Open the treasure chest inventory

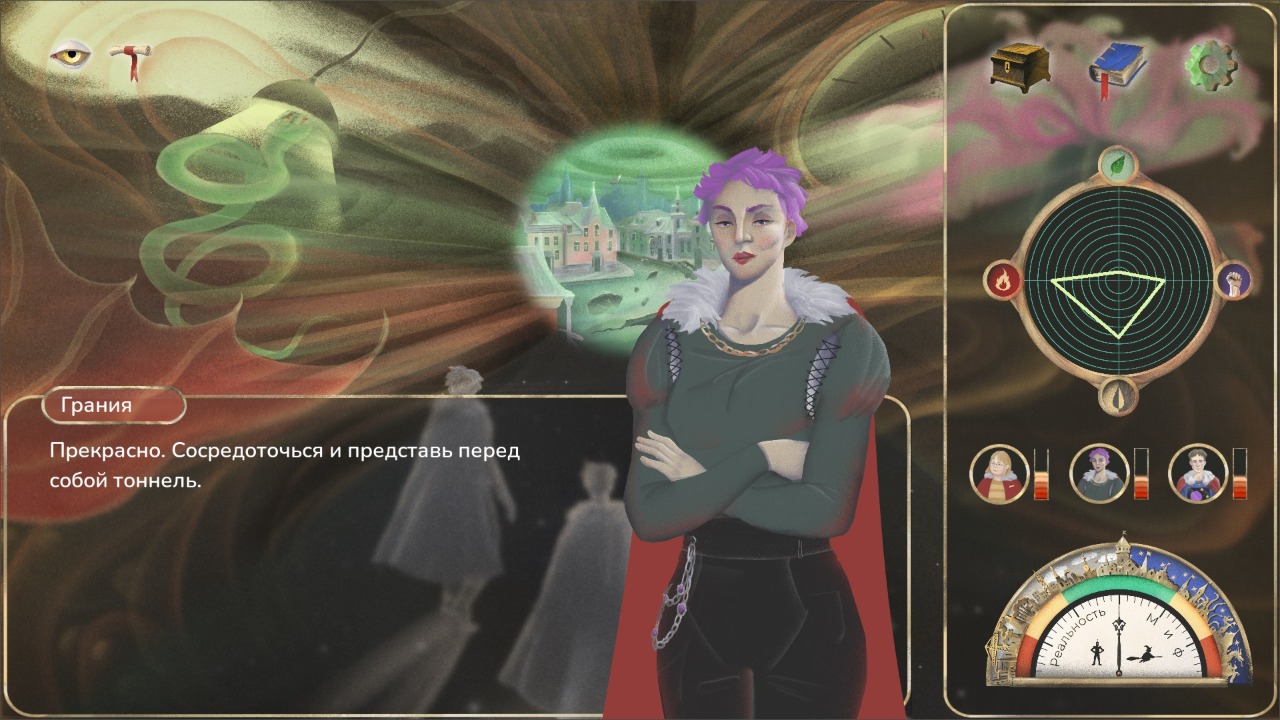(x=1020, y=66)
